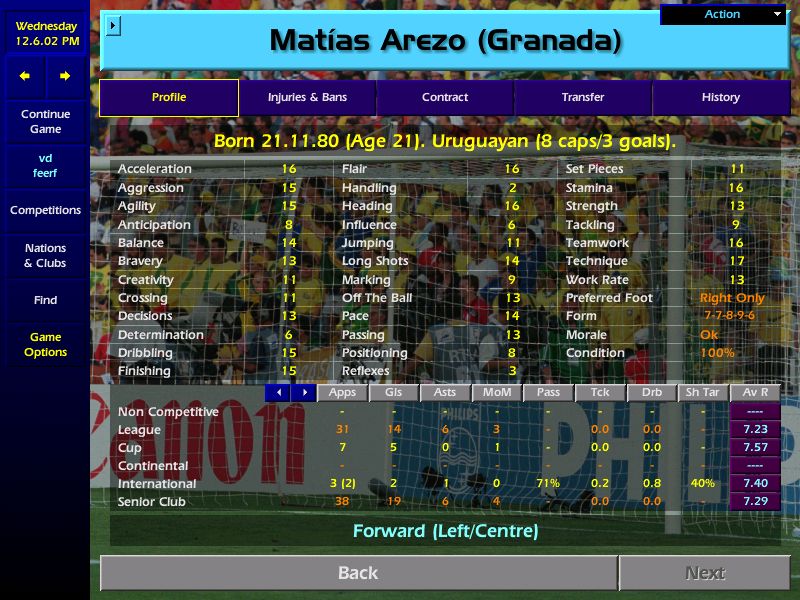
Task: Open the Competitions menu
Action: 45,210
